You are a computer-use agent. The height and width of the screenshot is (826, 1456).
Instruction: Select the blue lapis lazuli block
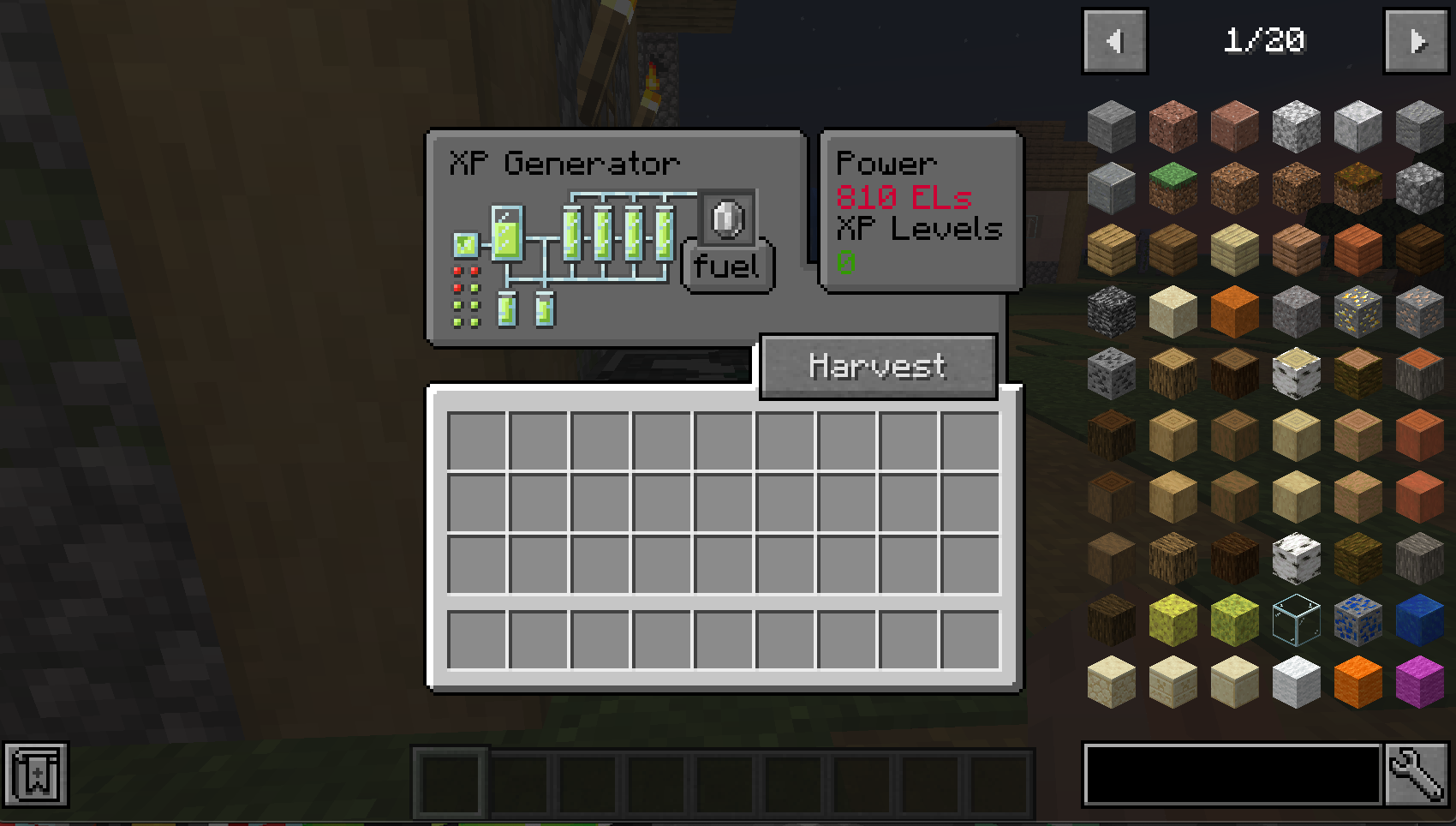pyautogui.click(x=1417, y=619)
